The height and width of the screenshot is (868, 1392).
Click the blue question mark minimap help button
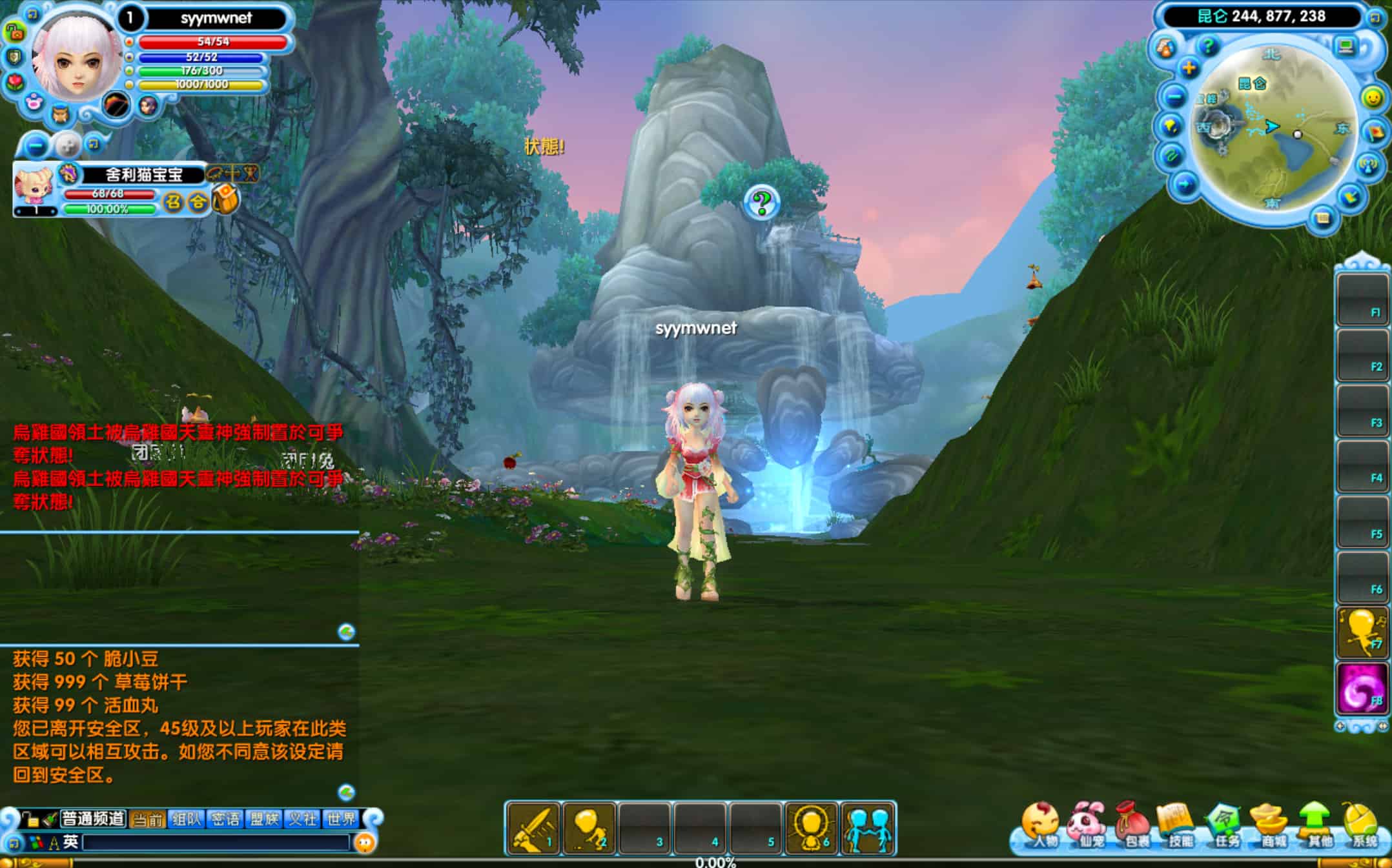[1208, 46]
